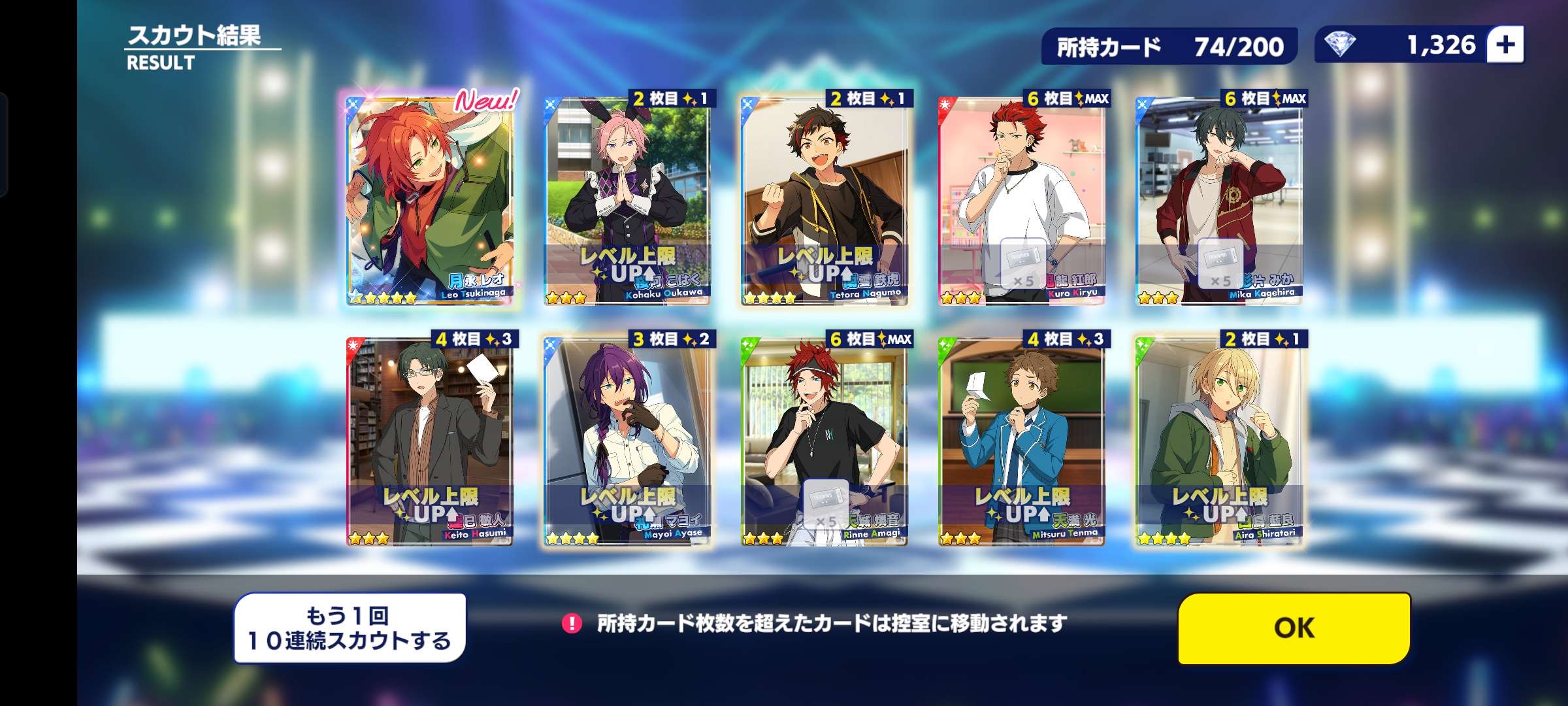Add diamonds with the plus button

[1505, 44]
